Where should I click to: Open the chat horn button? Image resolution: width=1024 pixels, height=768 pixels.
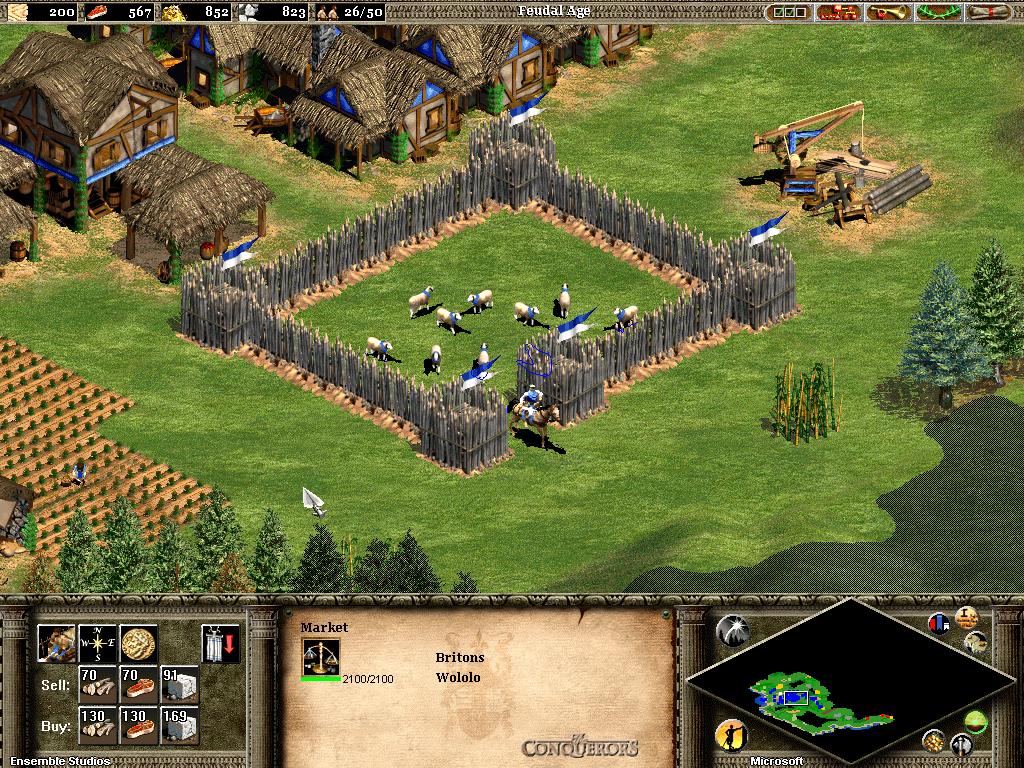click(888, 12)
